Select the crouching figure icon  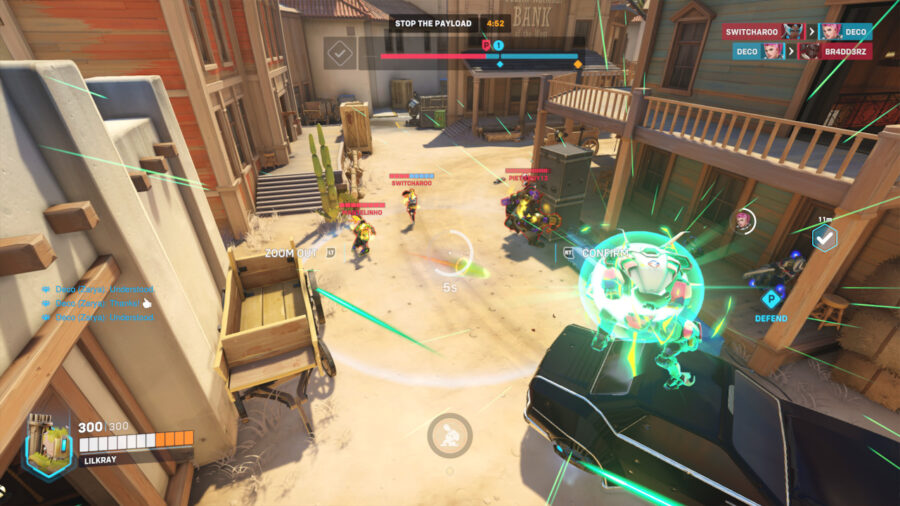[449, 435]
